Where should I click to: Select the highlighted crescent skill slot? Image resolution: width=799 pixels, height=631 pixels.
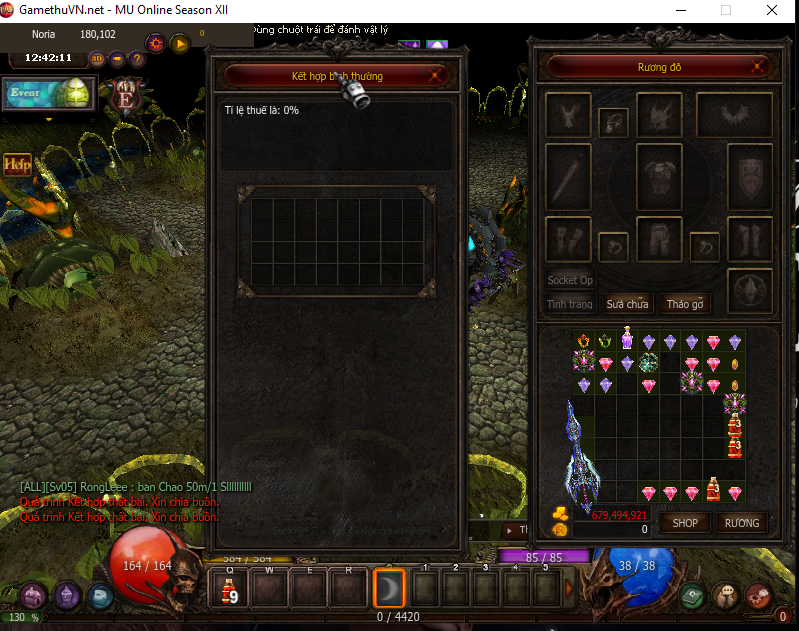[x=389, y=589]
